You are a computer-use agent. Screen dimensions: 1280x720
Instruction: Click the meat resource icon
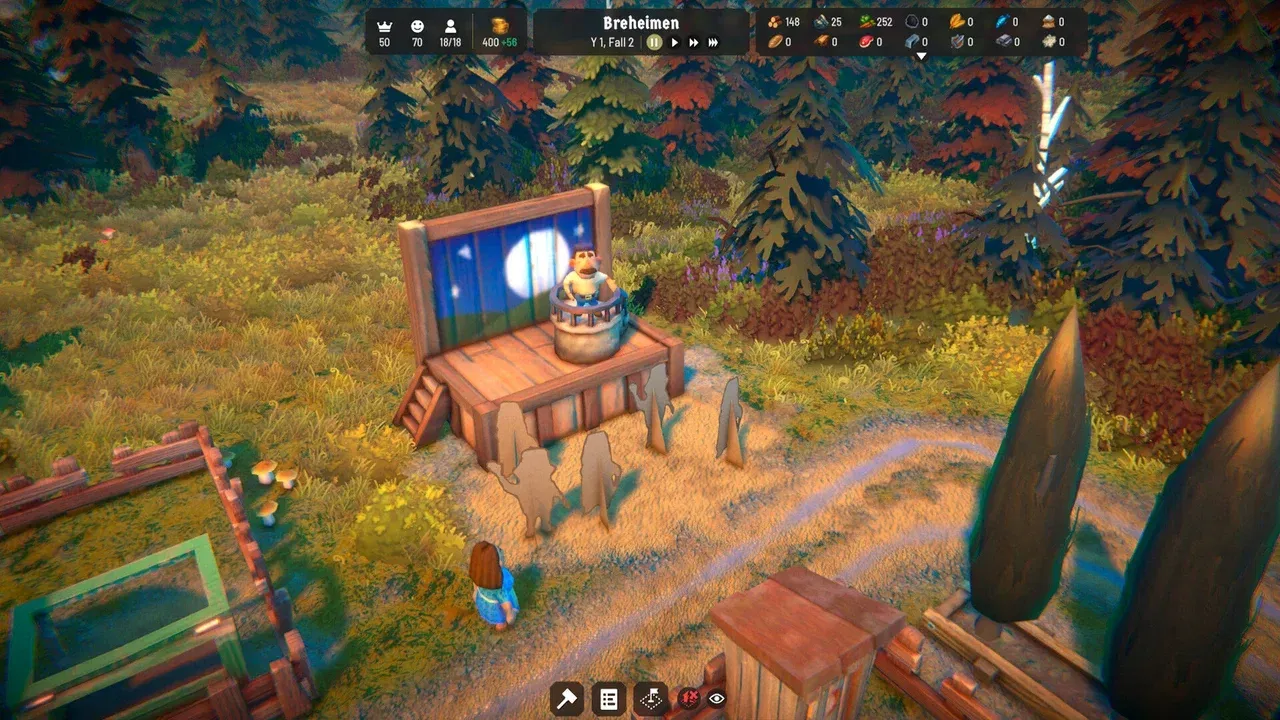click(x=866, y=40)
